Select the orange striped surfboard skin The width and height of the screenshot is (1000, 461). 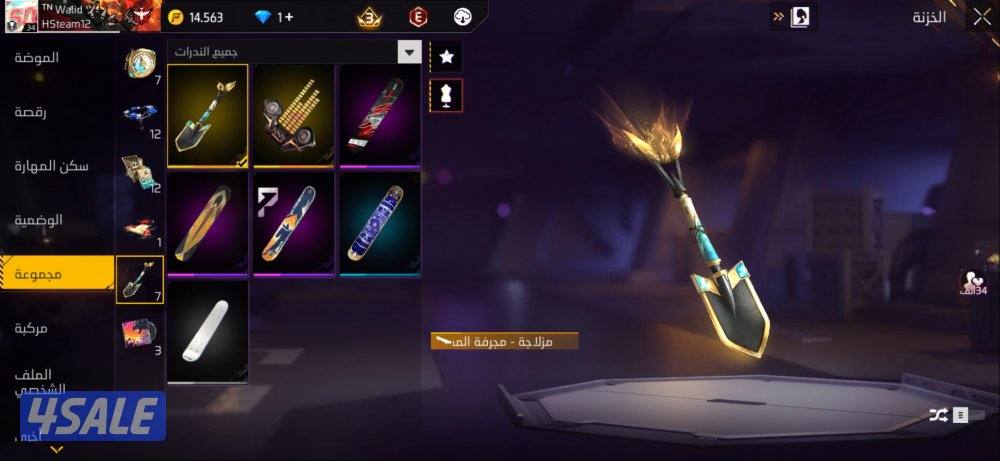[208, 223]
